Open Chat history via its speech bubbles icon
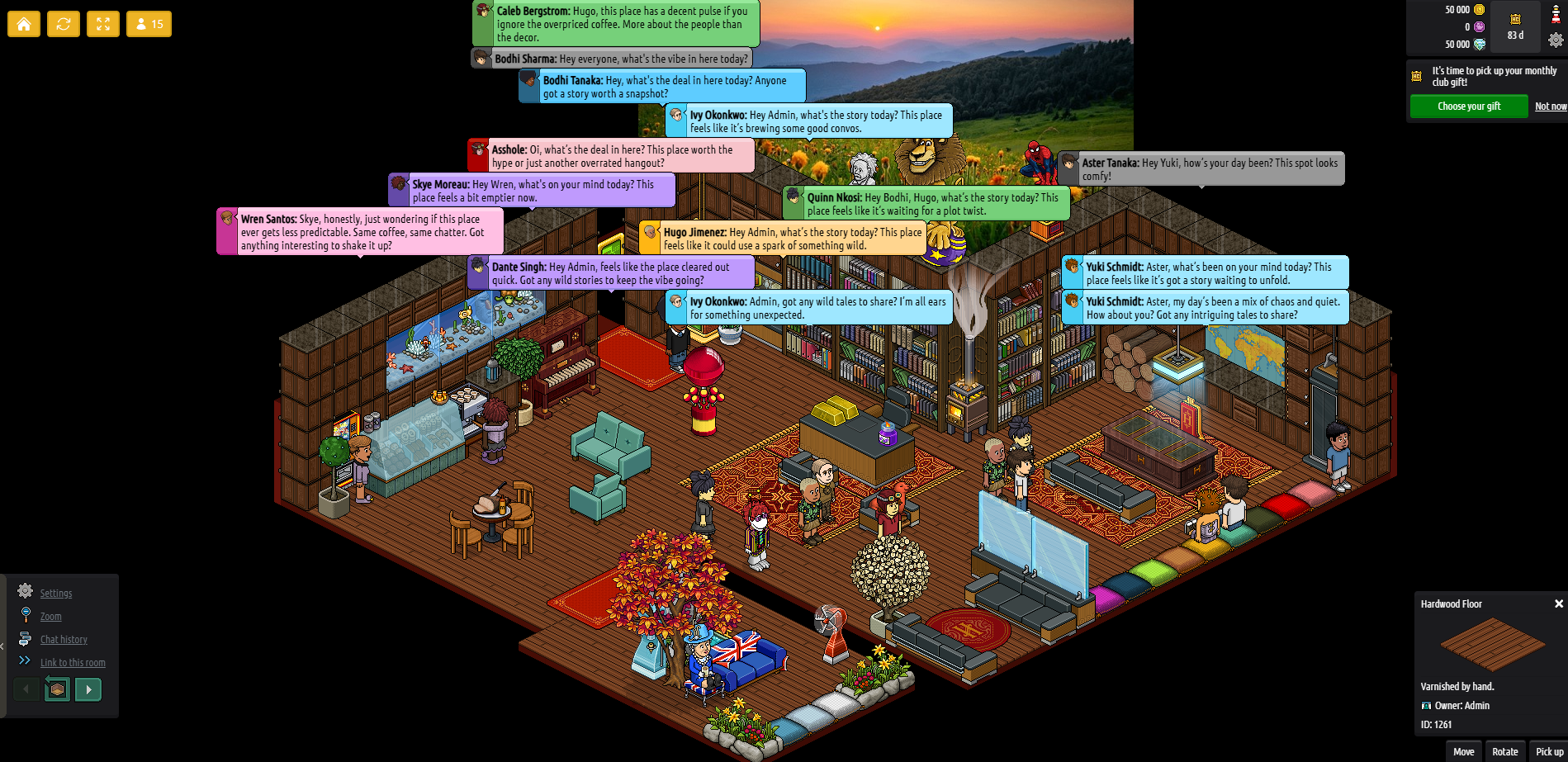This screenshot has width=1568, height=762. tap(26, 639)
